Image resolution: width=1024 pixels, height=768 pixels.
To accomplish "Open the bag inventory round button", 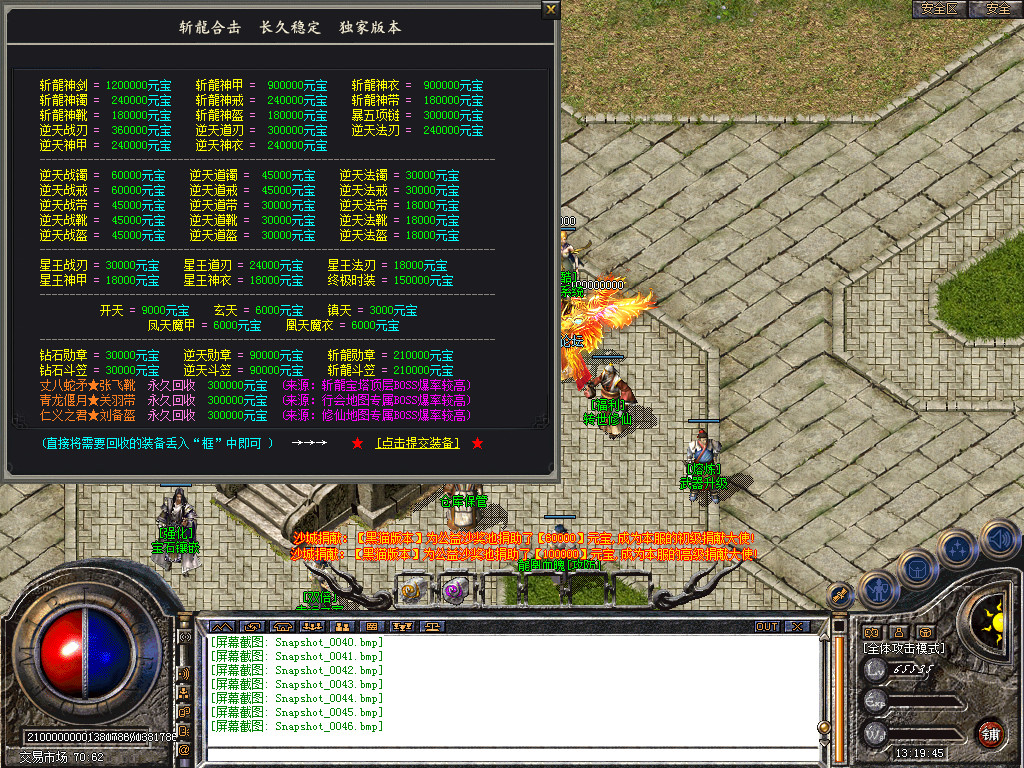I will coord(918,568).
